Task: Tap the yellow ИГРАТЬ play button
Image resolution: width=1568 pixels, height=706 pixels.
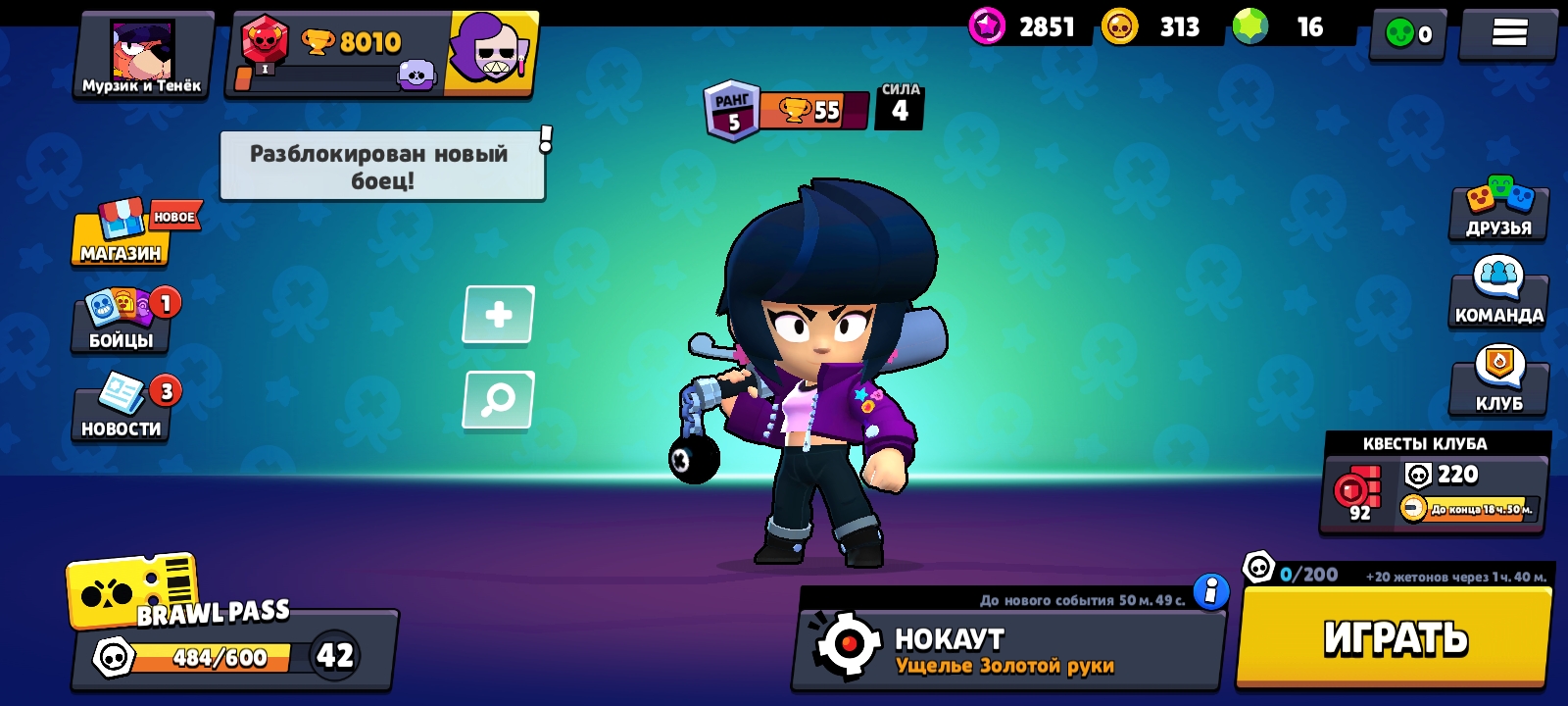Action: pos(1395,637)
